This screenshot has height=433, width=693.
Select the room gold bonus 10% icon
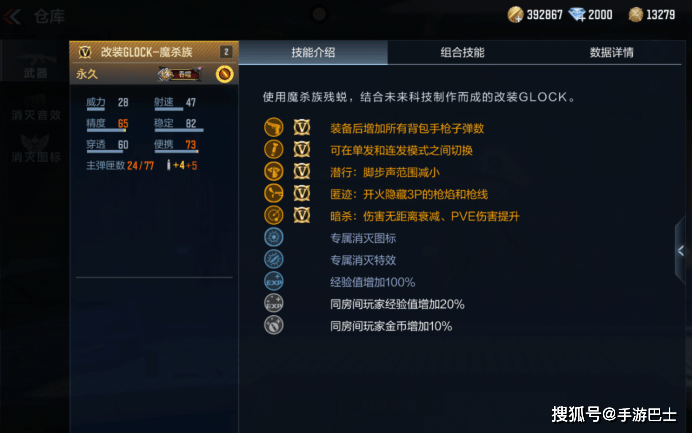pos(274,325)
